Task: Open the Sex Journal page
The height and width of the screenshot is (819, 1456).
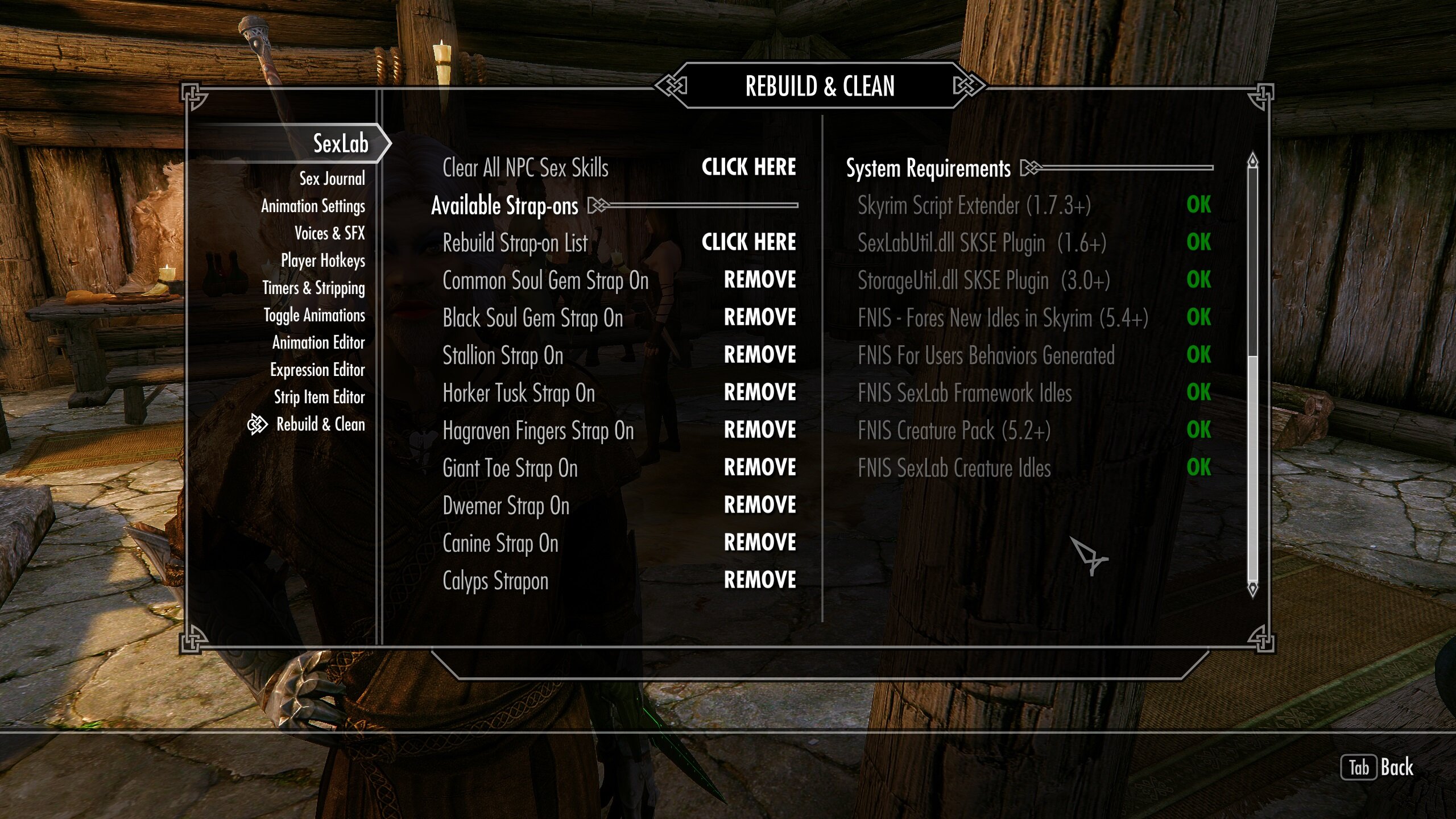Action: click(x=332, y=179)
